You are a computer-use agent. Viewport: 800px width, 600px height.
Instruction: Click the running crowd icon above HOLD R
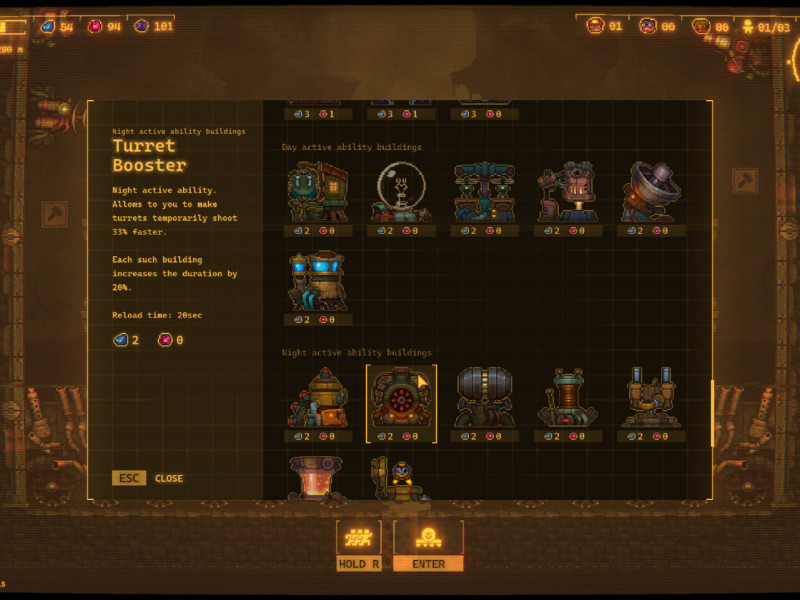click(358, 538)
